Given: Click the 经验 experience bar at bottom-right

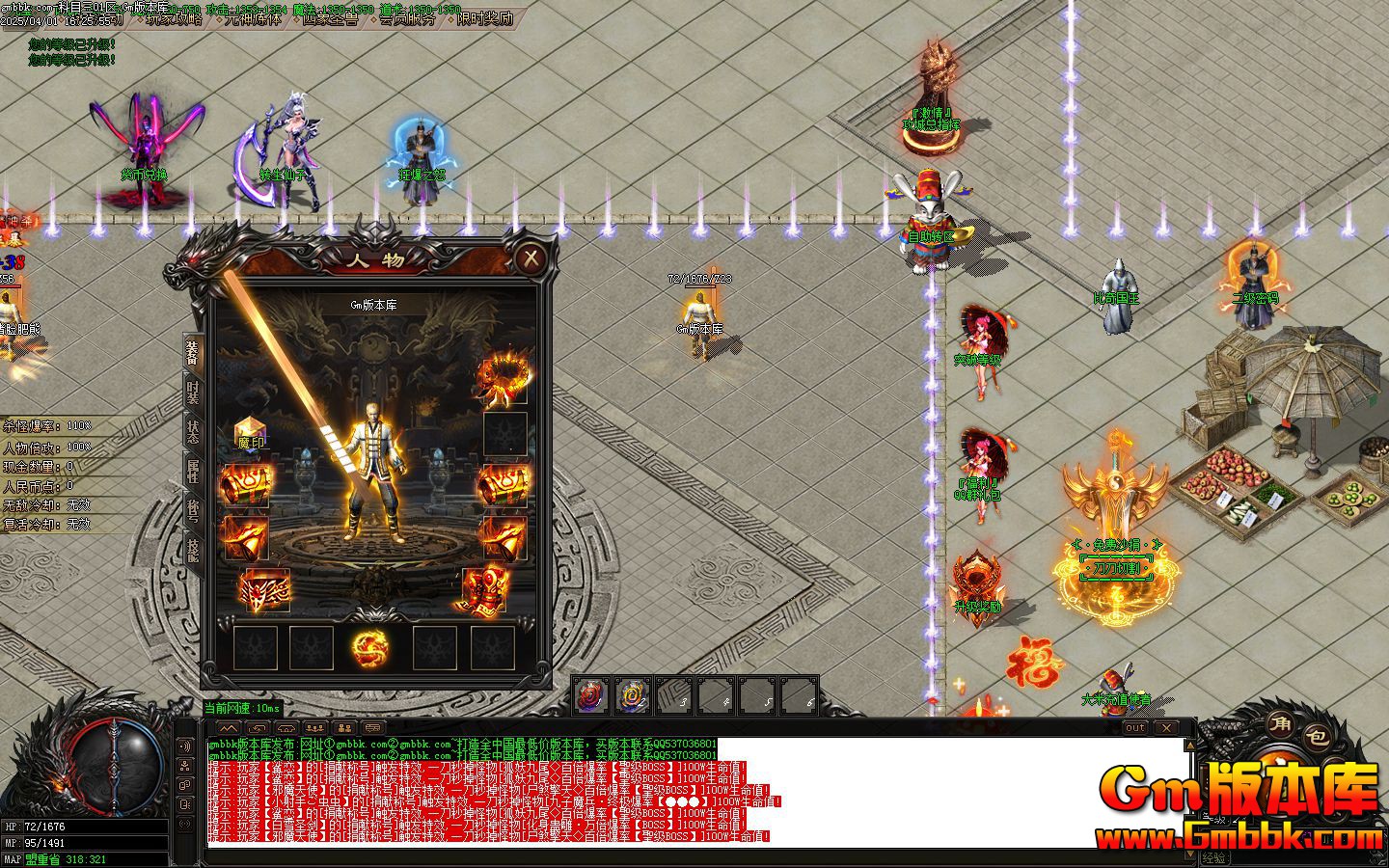Looking at the screenshot, I should coord(1217,858).
